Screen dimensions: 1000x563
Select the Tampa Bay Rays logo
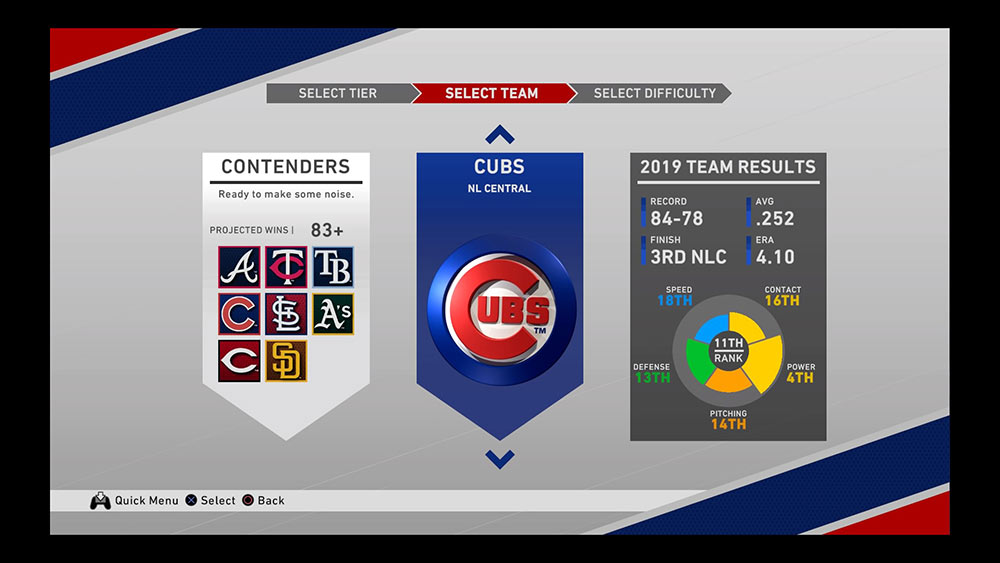[332, 268]
